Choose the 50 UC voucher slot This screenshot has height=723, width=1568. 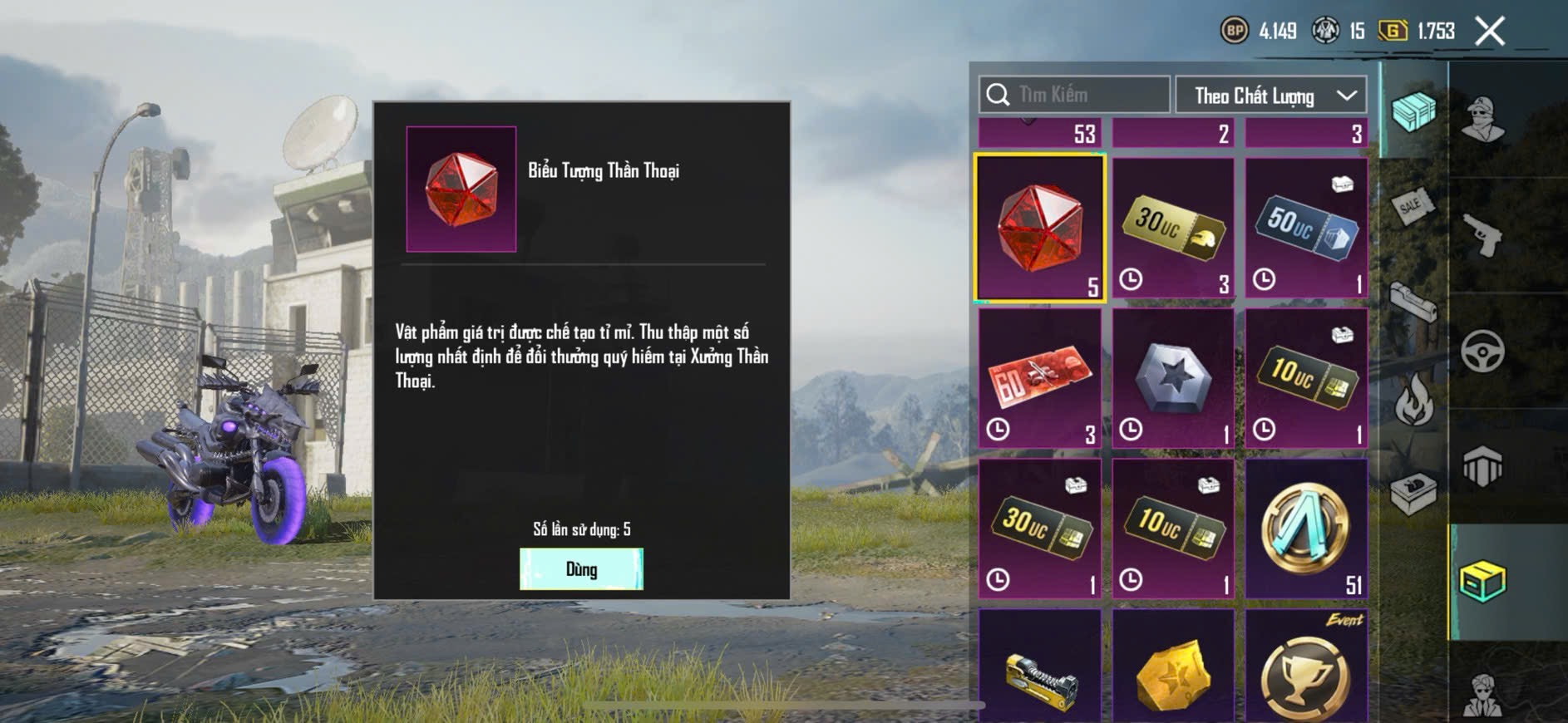[1306, 228]
